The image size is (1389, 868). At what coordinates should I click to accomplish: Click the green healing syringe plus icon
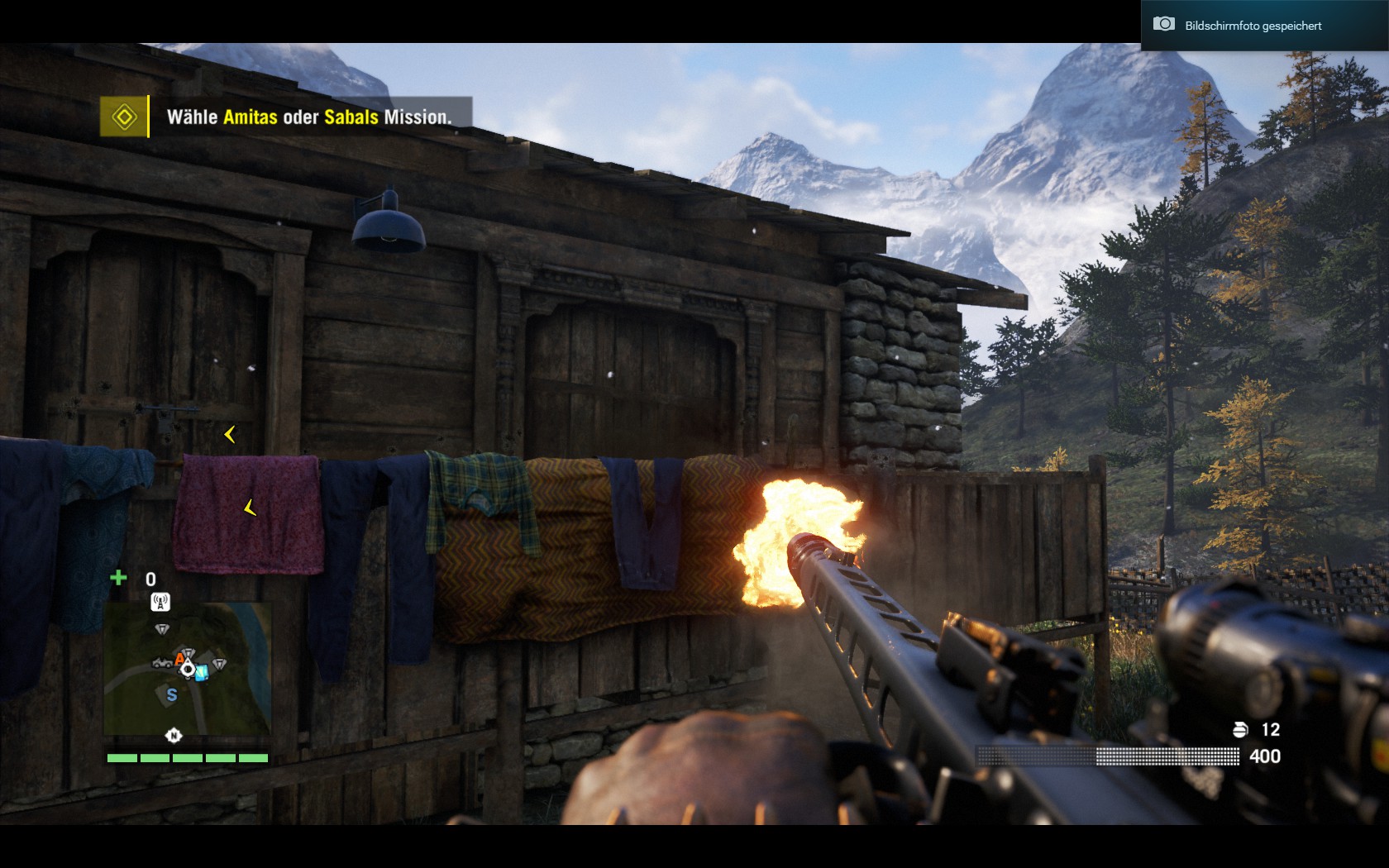118,578
